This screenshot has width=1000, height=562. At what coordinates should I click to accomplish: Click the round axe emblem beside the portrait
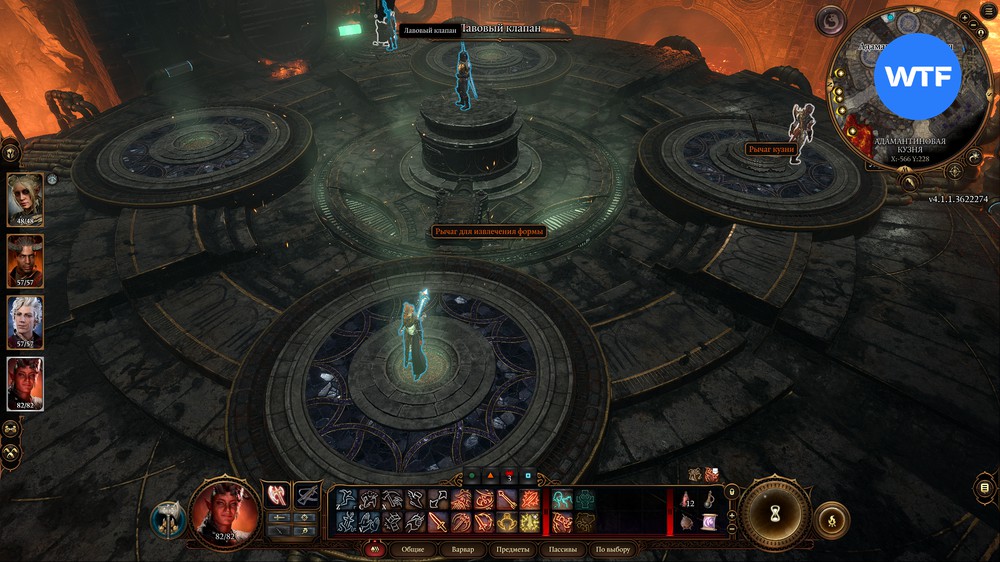click(166, 519)
